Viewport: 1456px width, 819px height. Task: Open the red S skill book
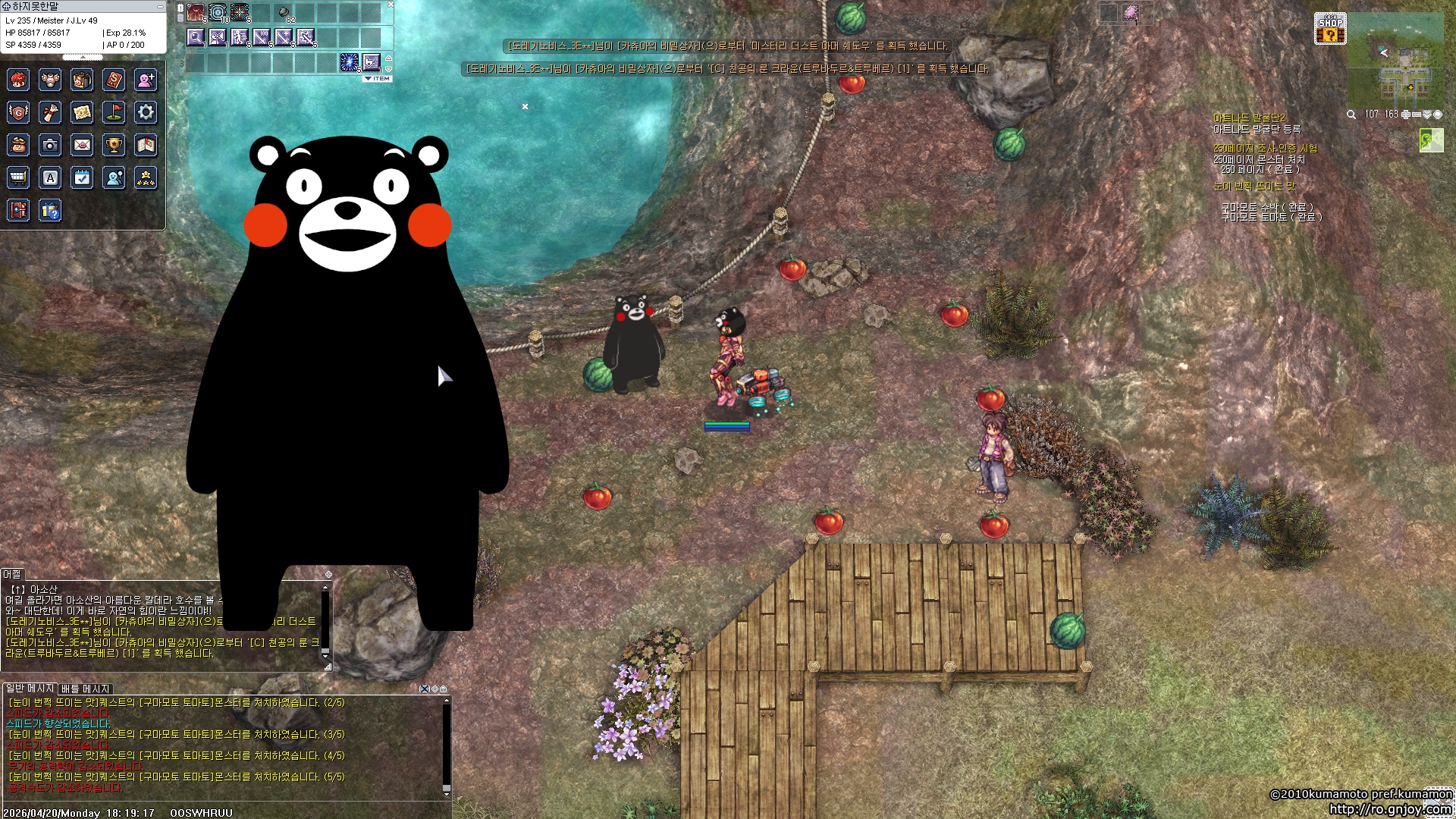[114, 80]
